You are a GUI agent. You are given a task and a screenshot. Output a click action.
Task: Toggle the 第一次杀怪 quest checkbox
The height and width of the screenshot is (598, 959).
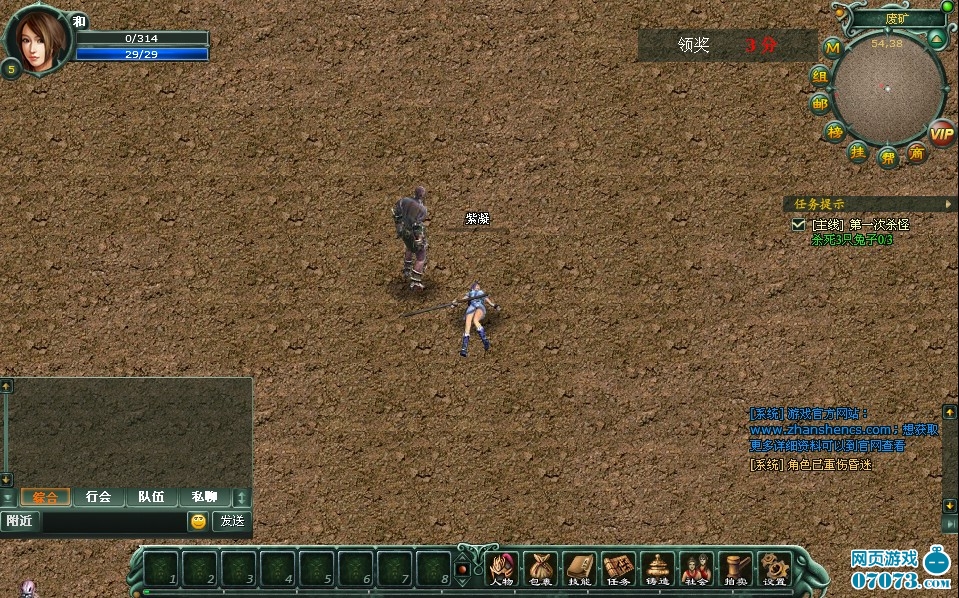[798, 225]
